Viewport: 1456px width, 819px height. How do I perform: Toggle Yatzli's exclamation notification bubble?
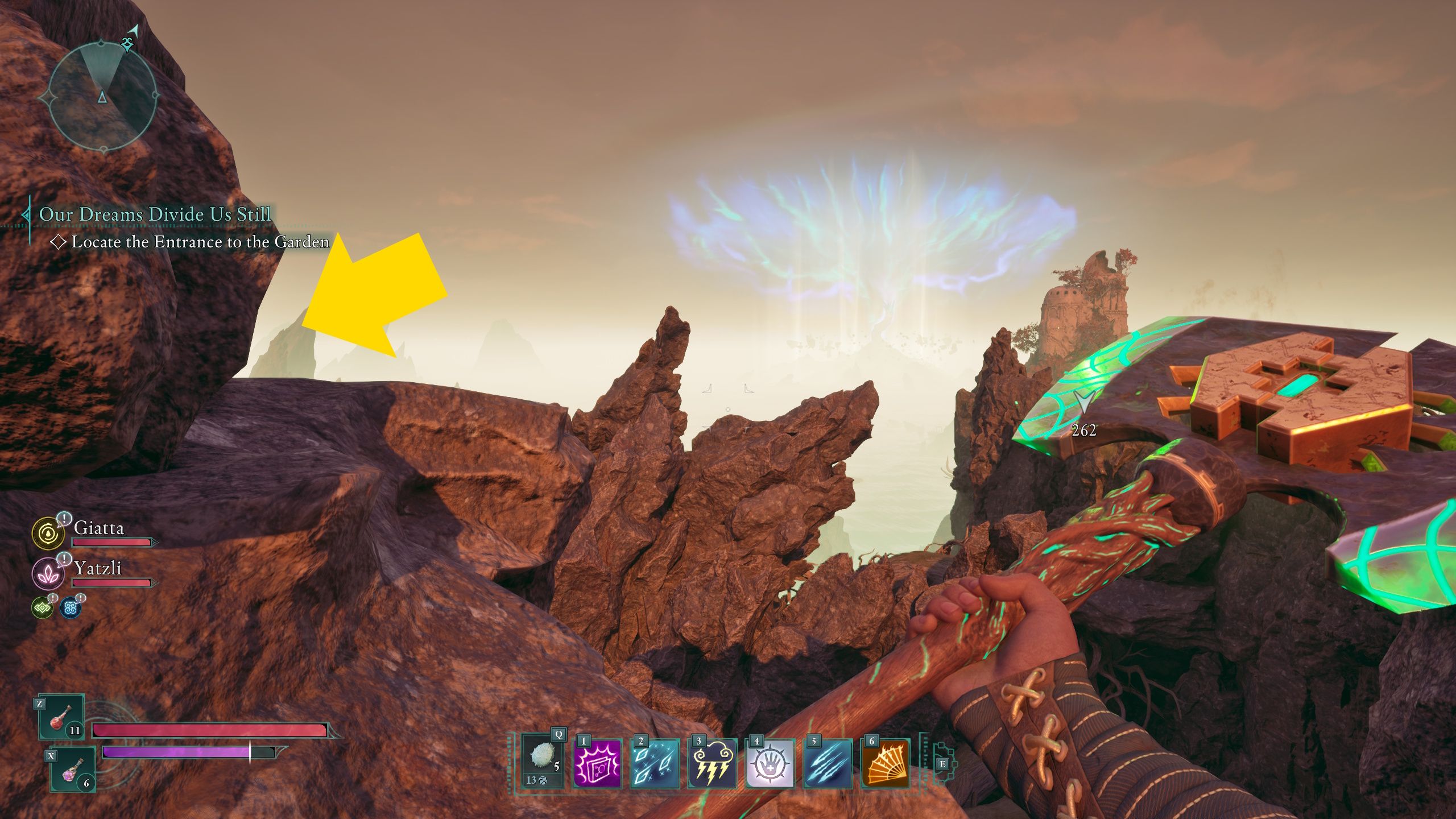(64, 559)
